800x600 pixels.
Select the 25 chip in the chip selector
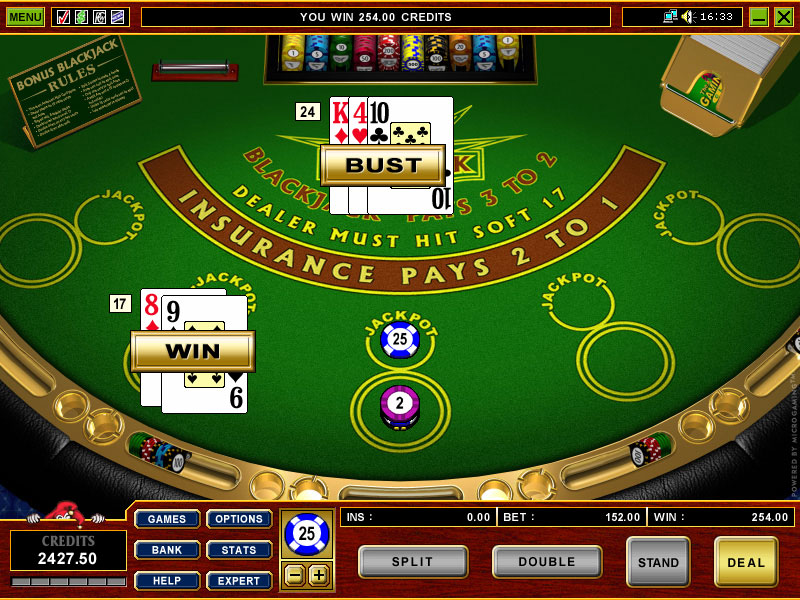306,534
